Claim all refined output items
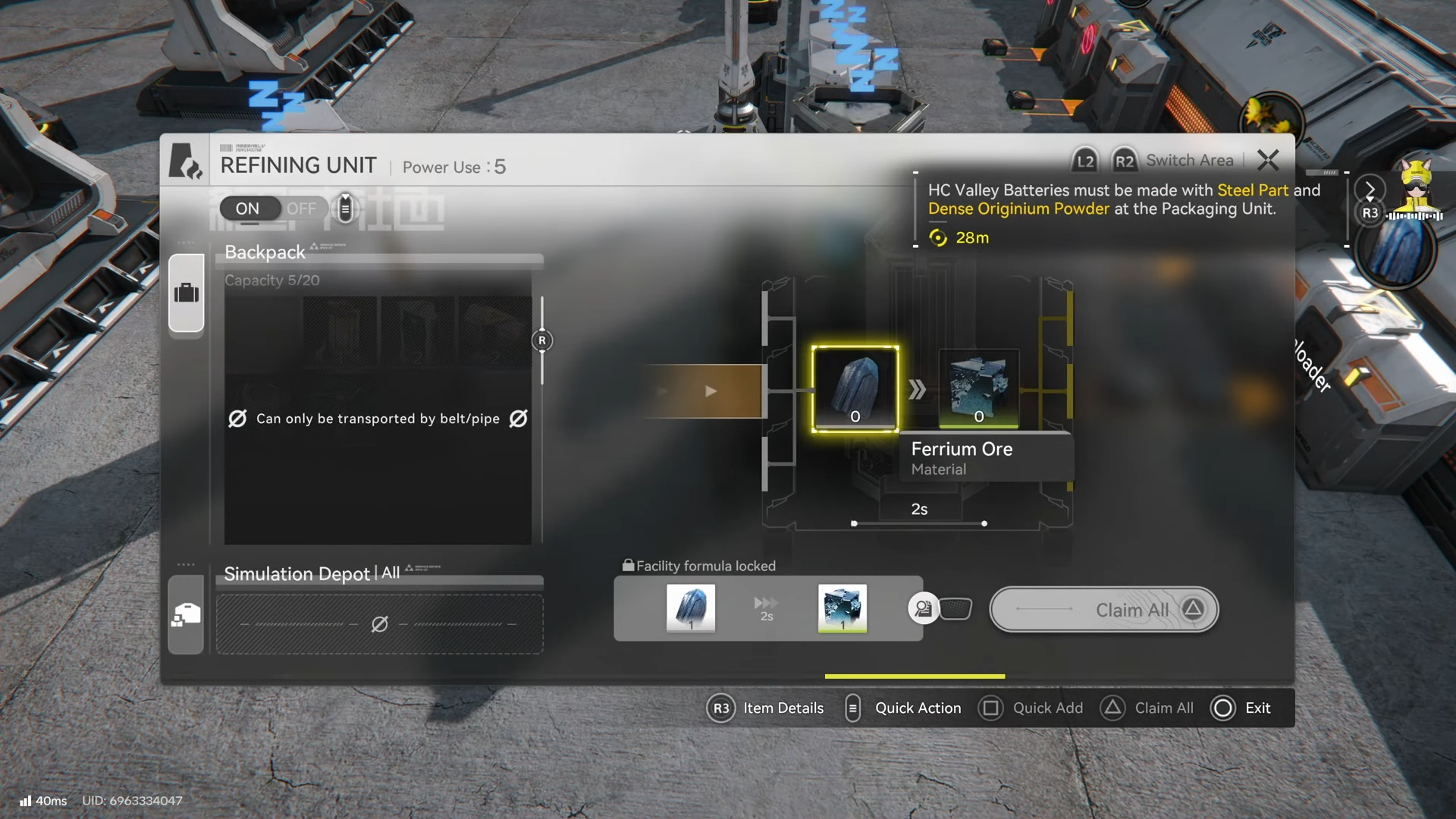Viewport: 1456px width, 819px height. [x=1104, y=610]
